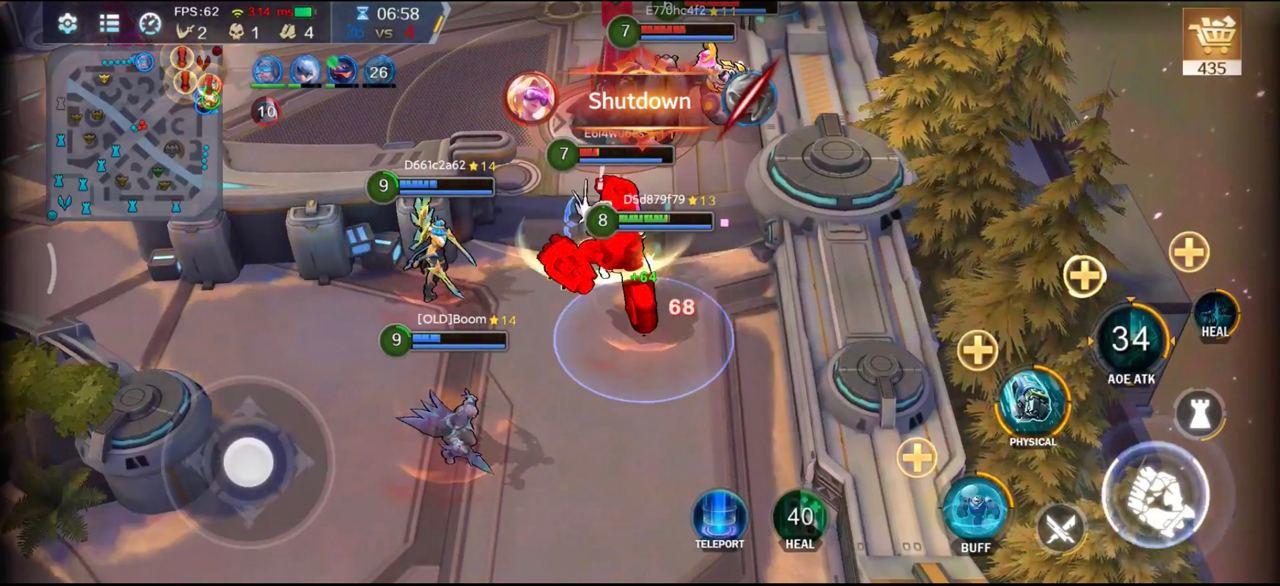The image size is (1280, 586).
Task: Level up AOE ATK via its plus button
Action: click(x=1084, y=275)
